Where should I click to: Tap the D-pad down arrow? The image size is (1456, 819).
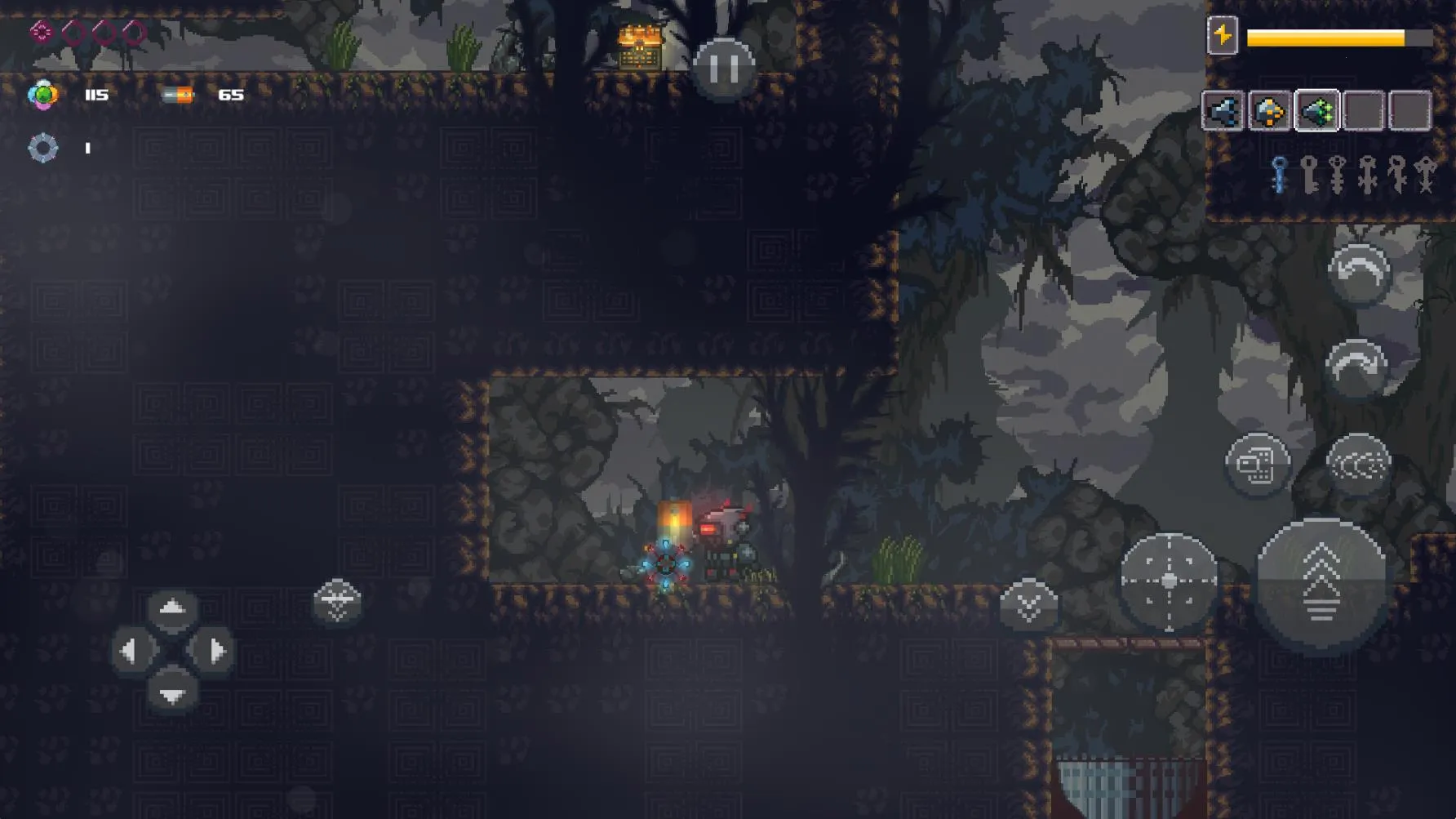coord(171,694)
